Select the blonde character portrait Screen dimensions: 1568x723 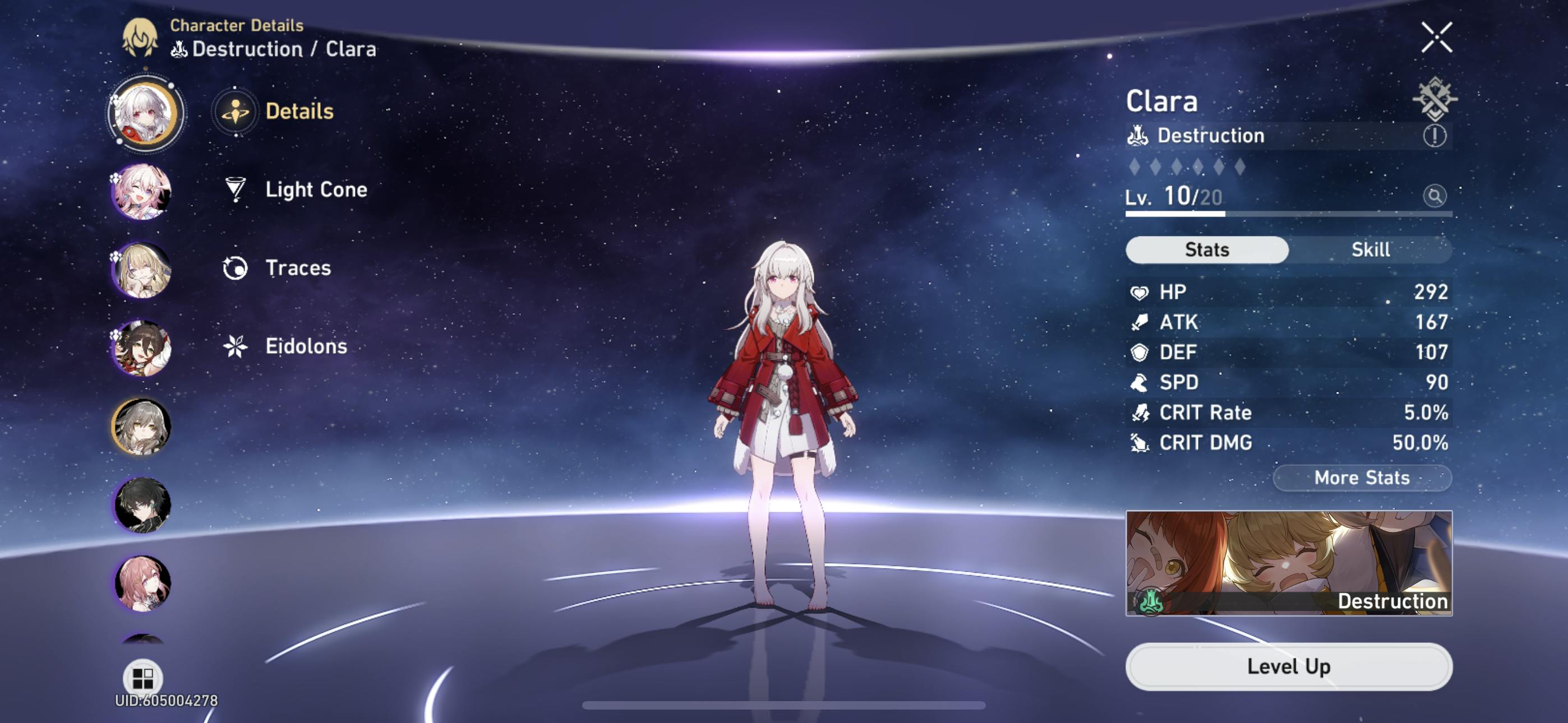(142, 270)
